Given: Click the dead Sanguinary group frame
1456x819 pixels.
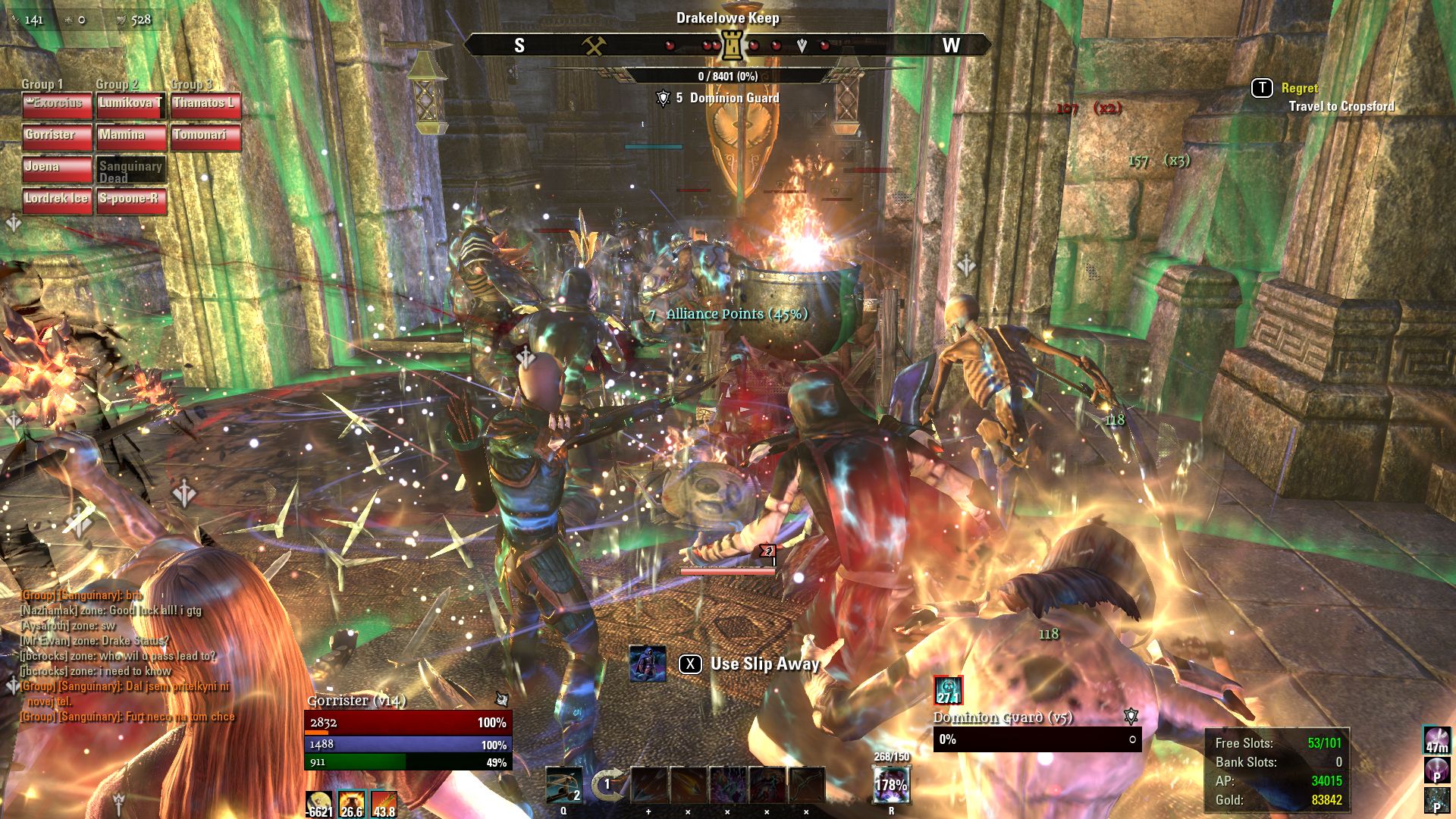Looking at the screenshot, I should pyautogui.click(x=131, y=170).
